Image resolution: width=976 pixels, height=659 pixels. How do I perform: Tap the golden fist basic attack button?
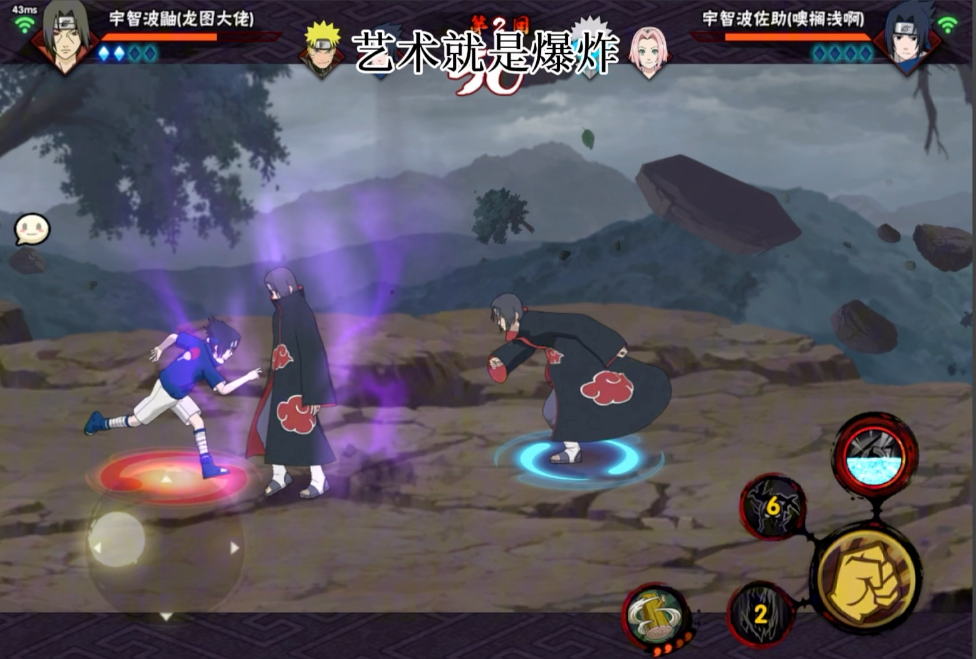point(864,576)
